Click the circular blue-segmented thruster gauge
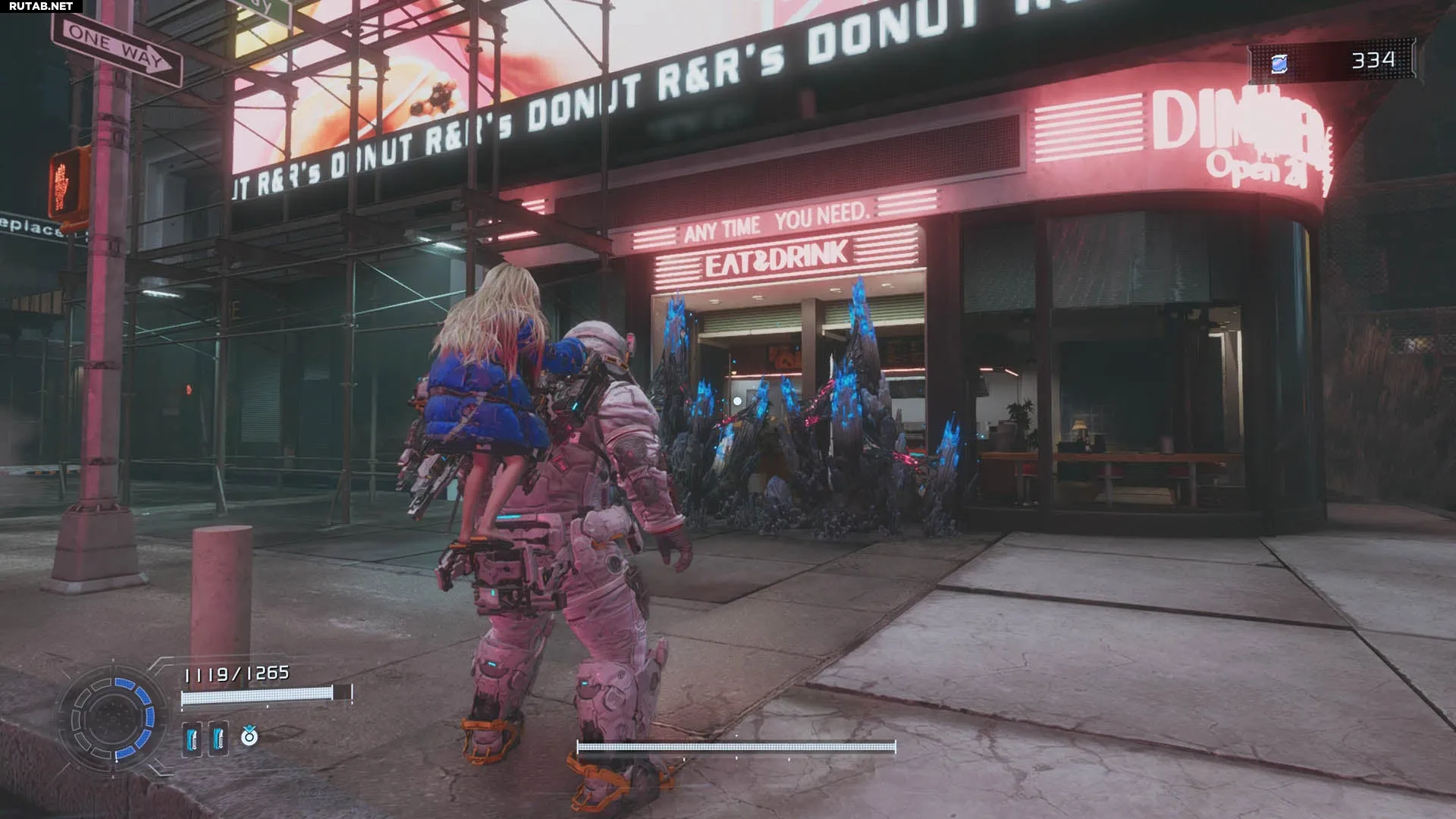Viewport: 1456px width, 819px height. pyautogui.click(x=114, y=717)
